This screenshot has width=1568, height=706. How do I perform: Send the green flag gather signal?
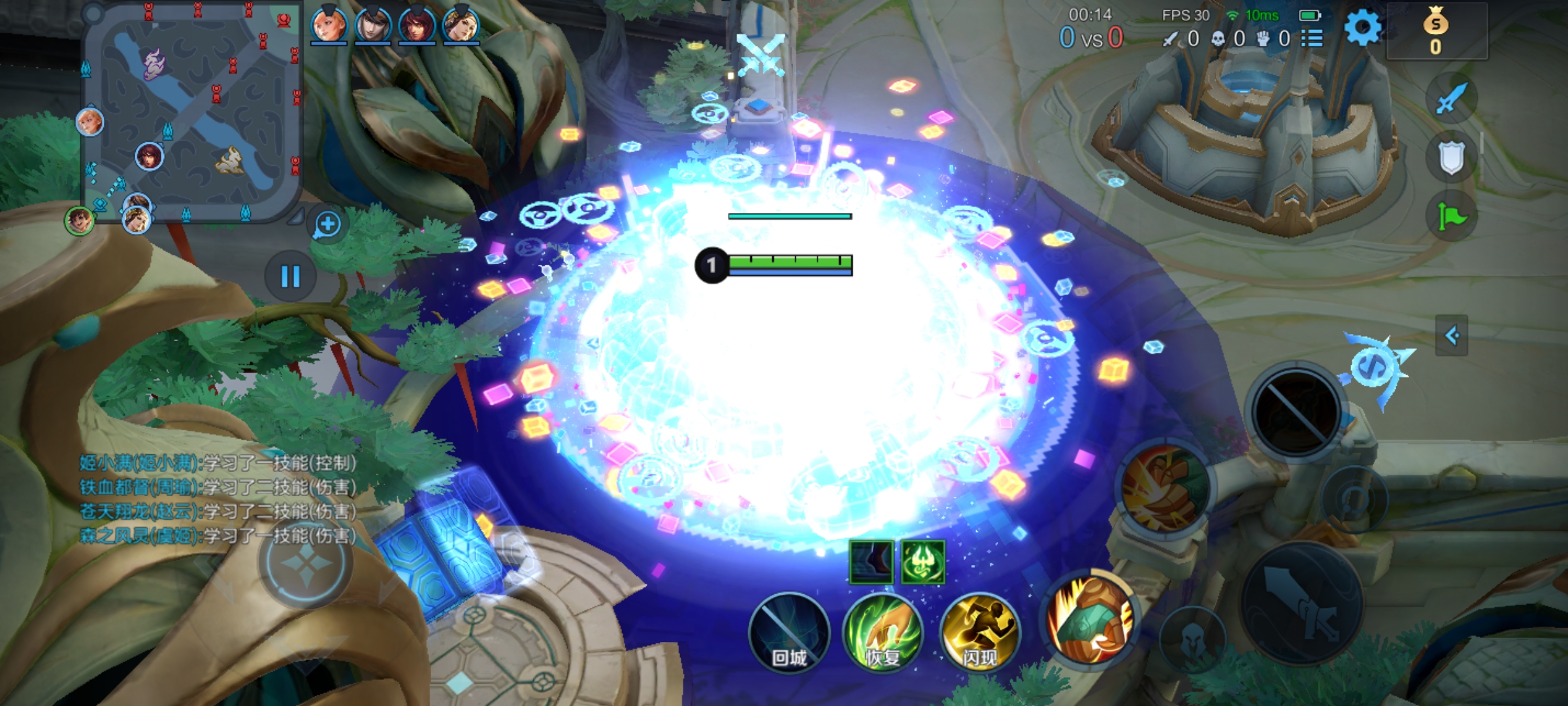tap(1451, 216)
